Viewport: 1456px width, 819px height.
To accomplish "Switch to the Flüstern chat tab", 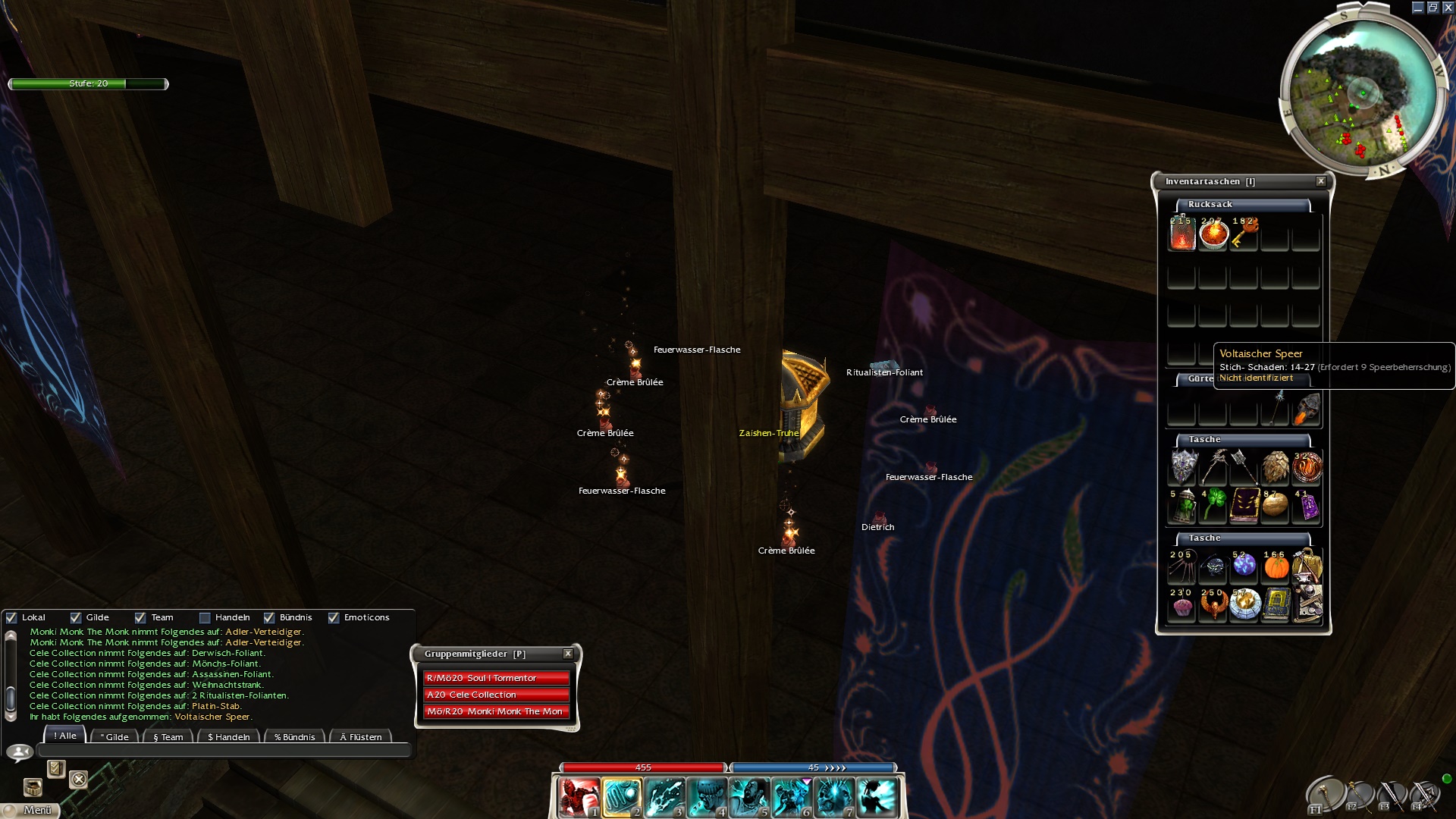I will tap(360, 736).
